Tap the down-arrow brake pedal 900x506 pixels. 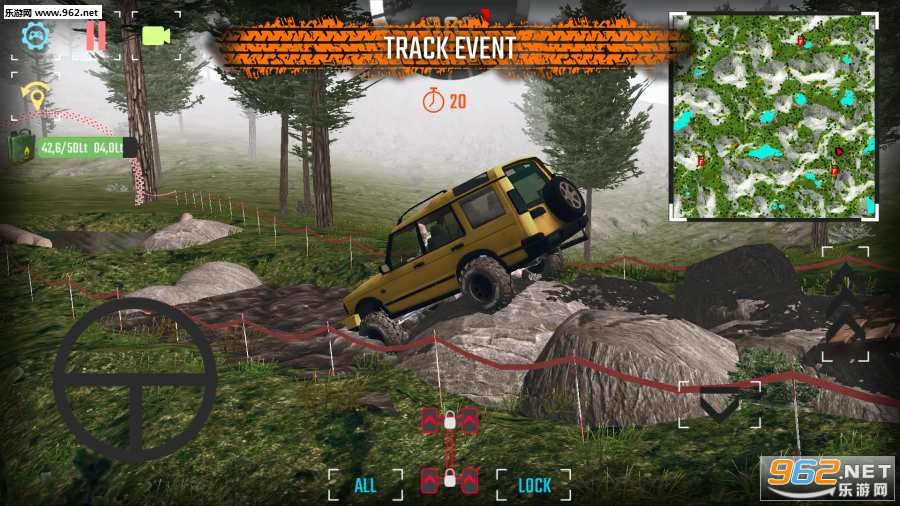(x=720, y=403)
